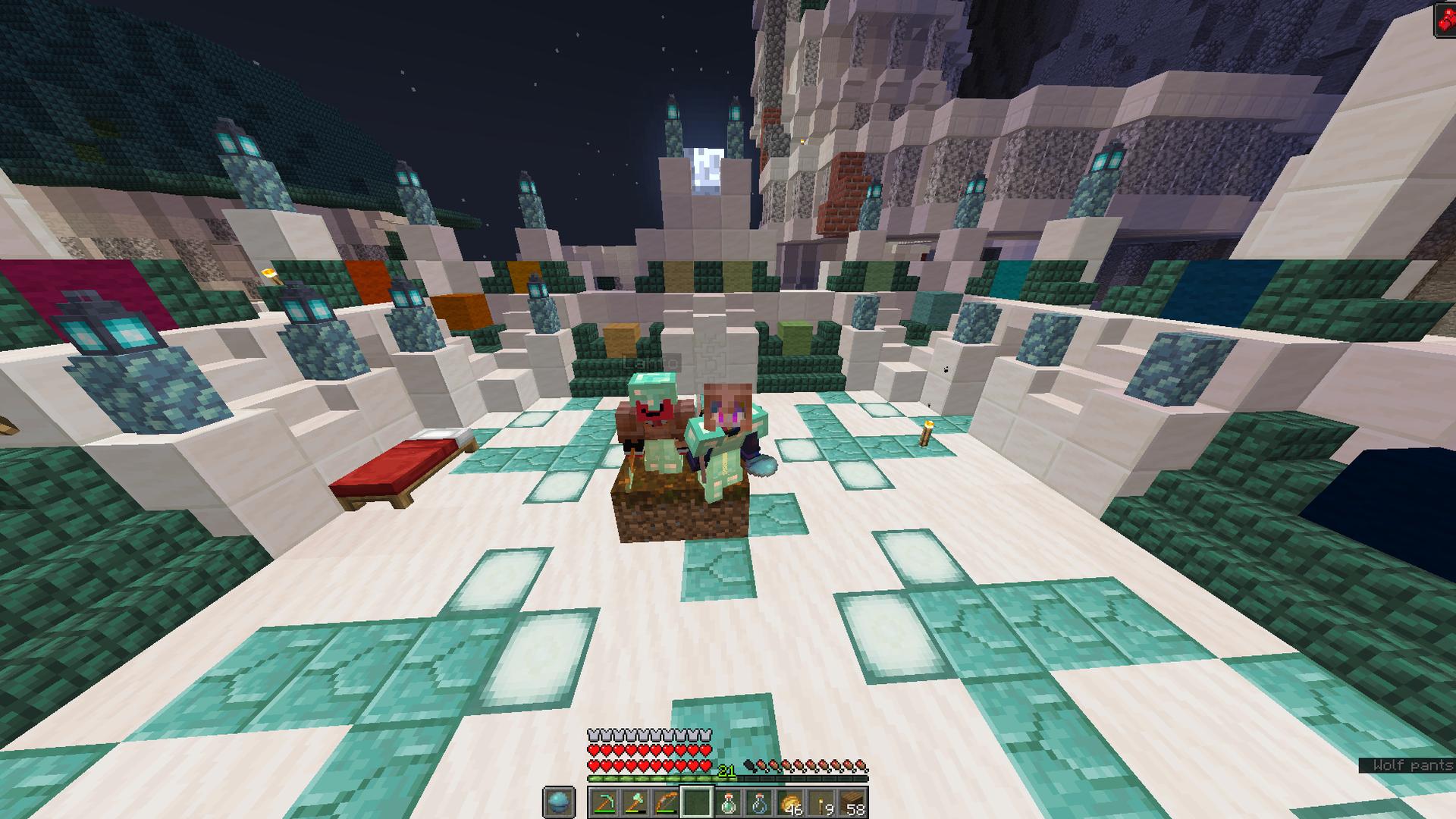Select the water bottle hotbar slot
This screenshot has width=1456, height=819.
759,802
